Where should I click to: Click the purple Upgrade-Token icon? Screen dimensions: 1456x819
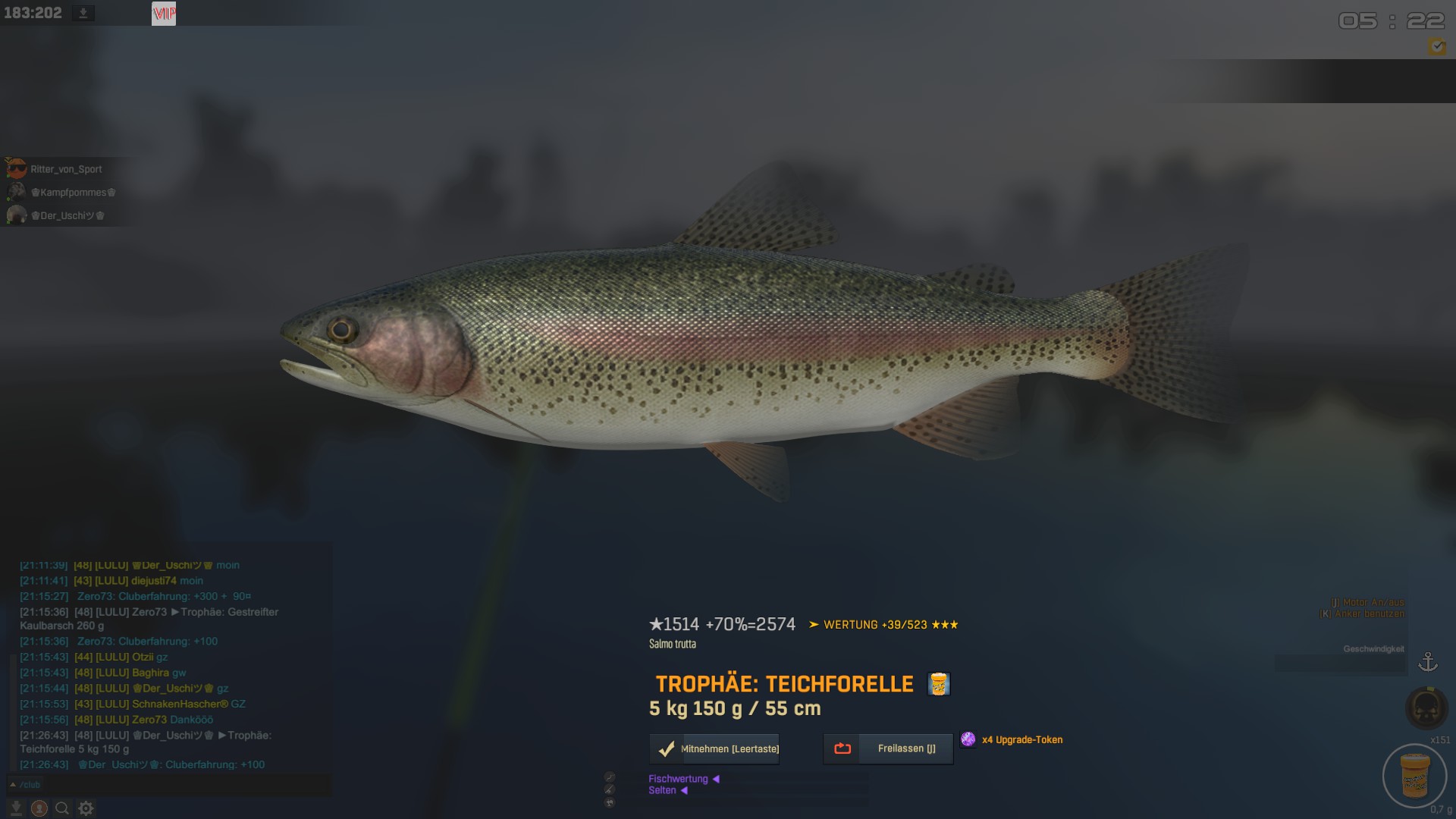[968, 739]
